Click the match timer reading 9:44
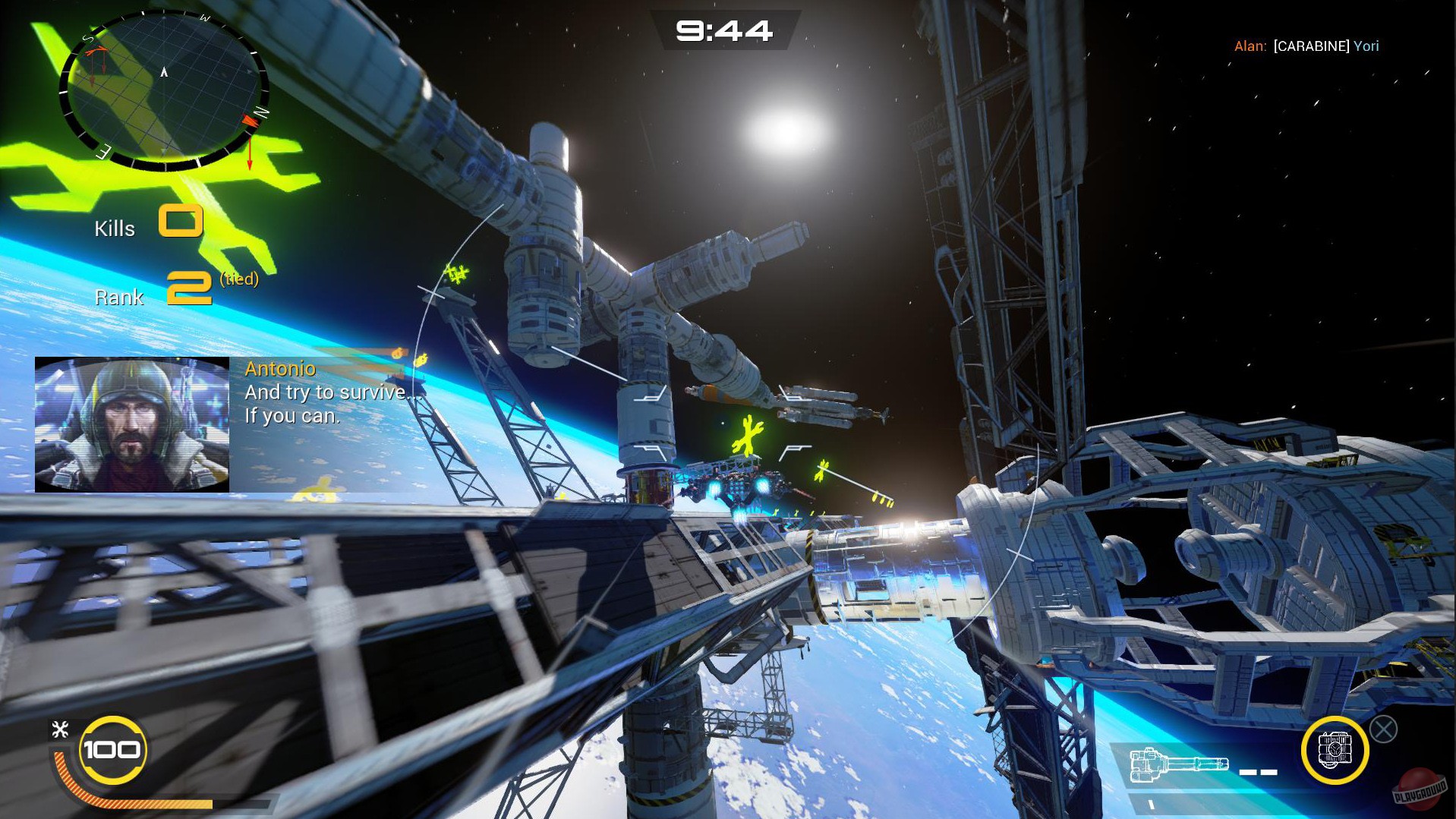 (x=725, y=31)
